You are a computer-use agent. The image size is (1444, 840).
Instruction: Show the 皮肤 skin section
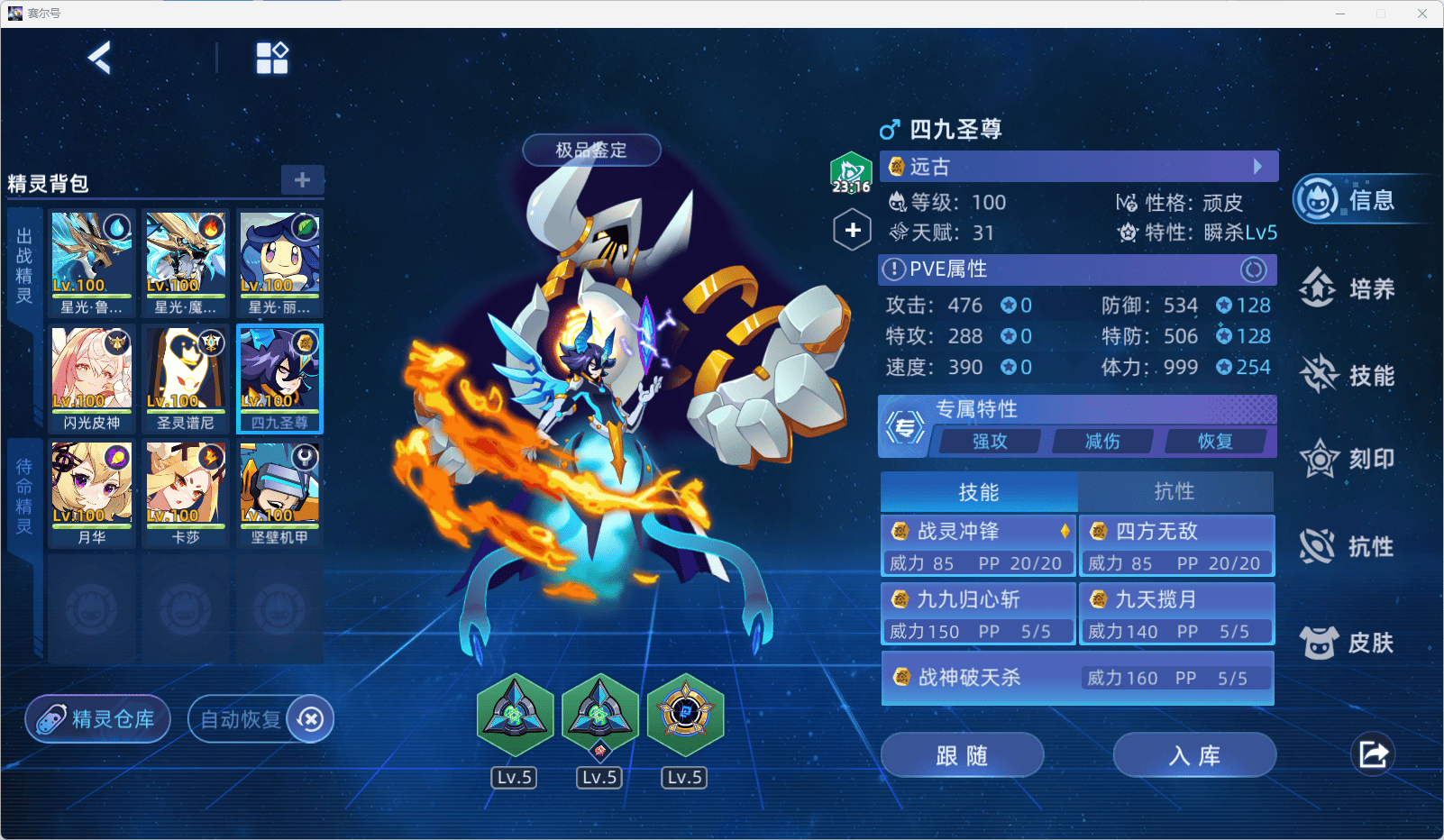[1348, 643]
